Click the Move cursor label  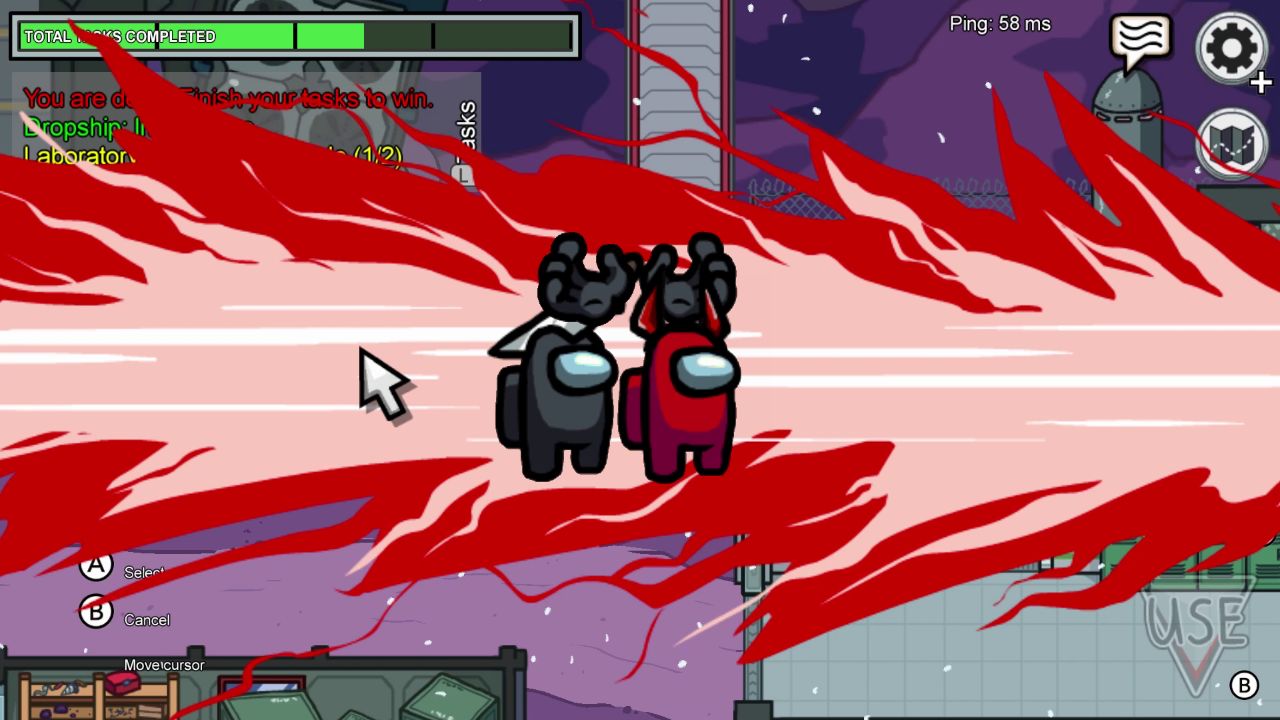pyautogui.click(x=163, y=664)
